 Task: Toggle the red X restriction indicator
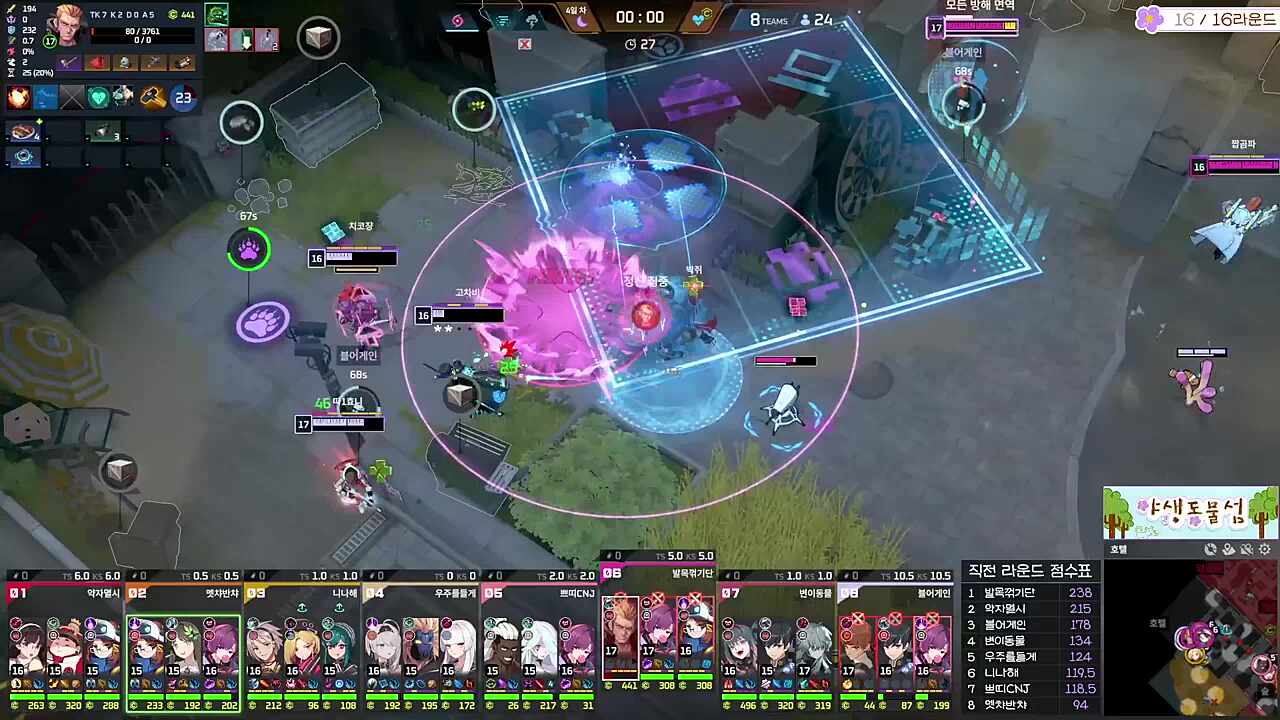[x=524, y=44]
